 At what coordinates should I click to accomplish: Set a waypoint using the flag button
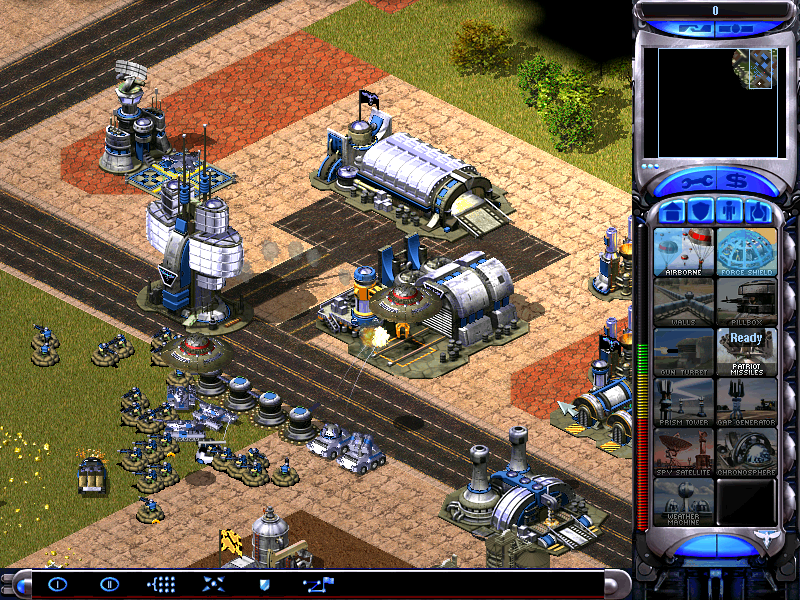tap(319, 584)
